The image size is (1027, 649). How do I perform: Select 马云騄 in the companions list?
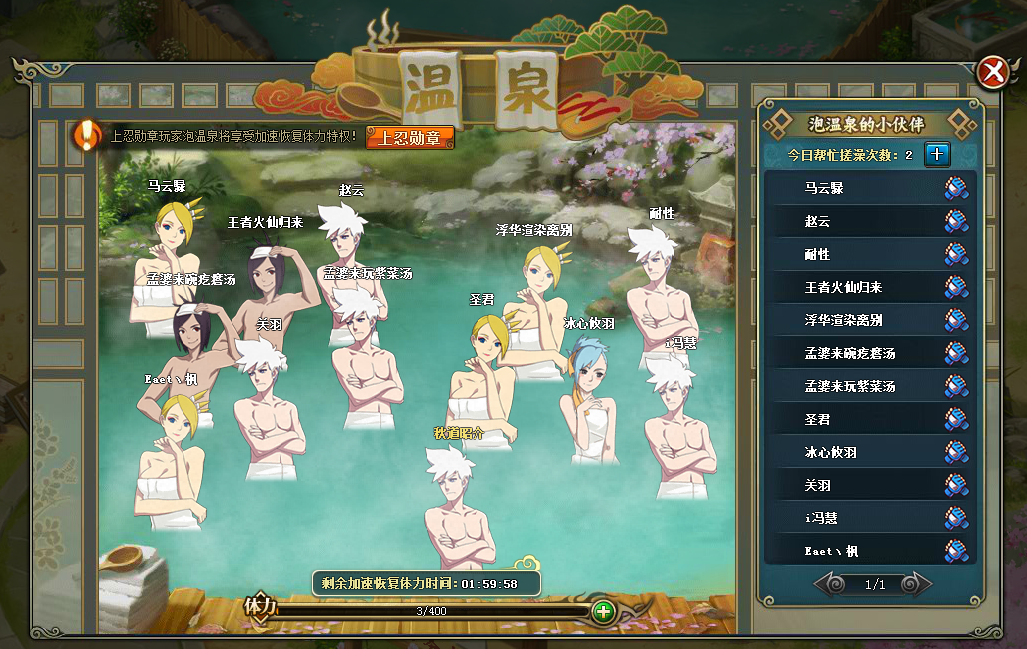(824, 188)
